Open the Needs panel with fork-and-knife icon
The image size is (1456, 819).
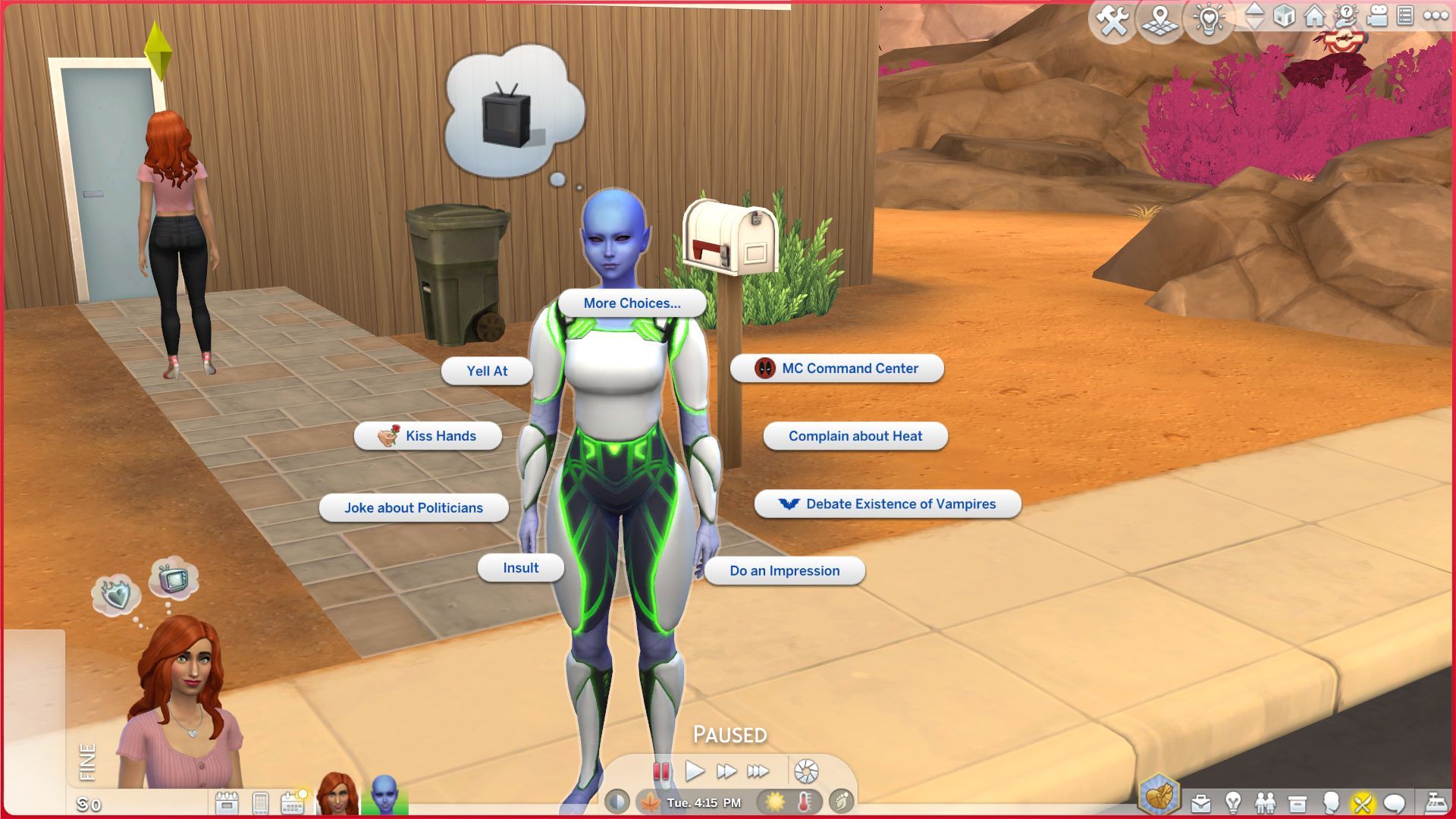pyautogui.click(x=1363, y=801)
